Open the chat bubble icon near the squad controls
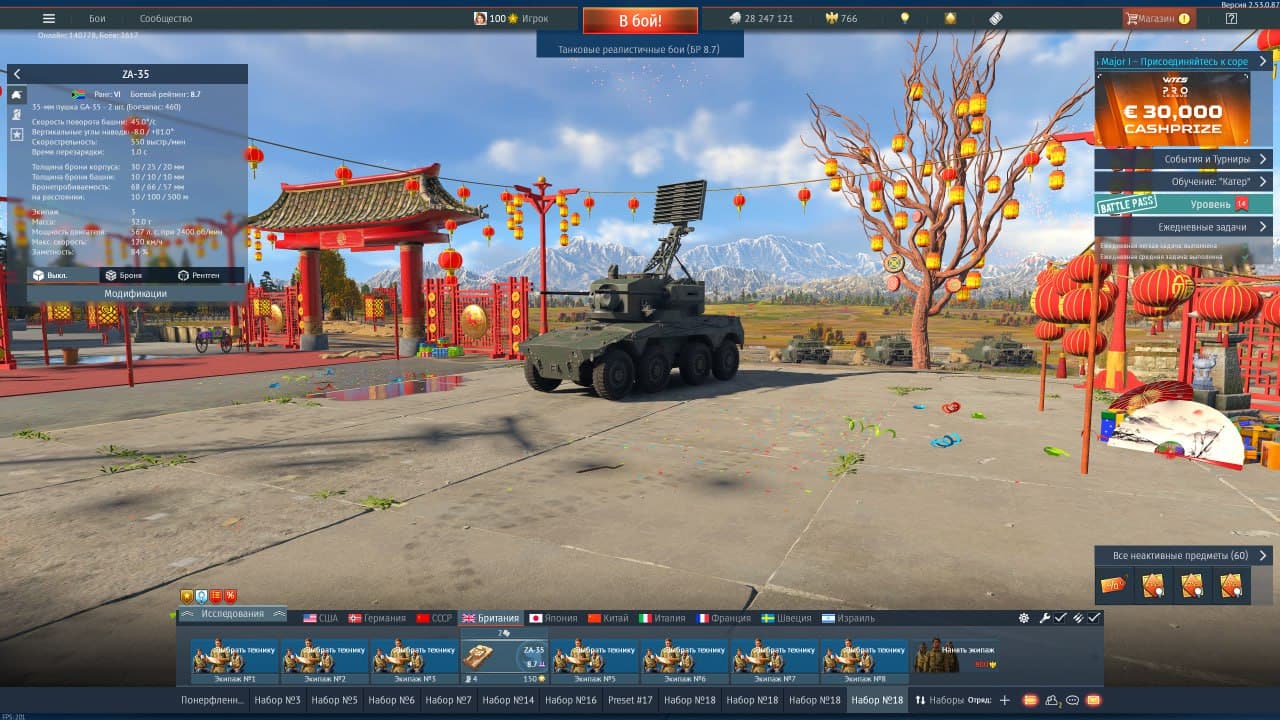 (1072, 700)
